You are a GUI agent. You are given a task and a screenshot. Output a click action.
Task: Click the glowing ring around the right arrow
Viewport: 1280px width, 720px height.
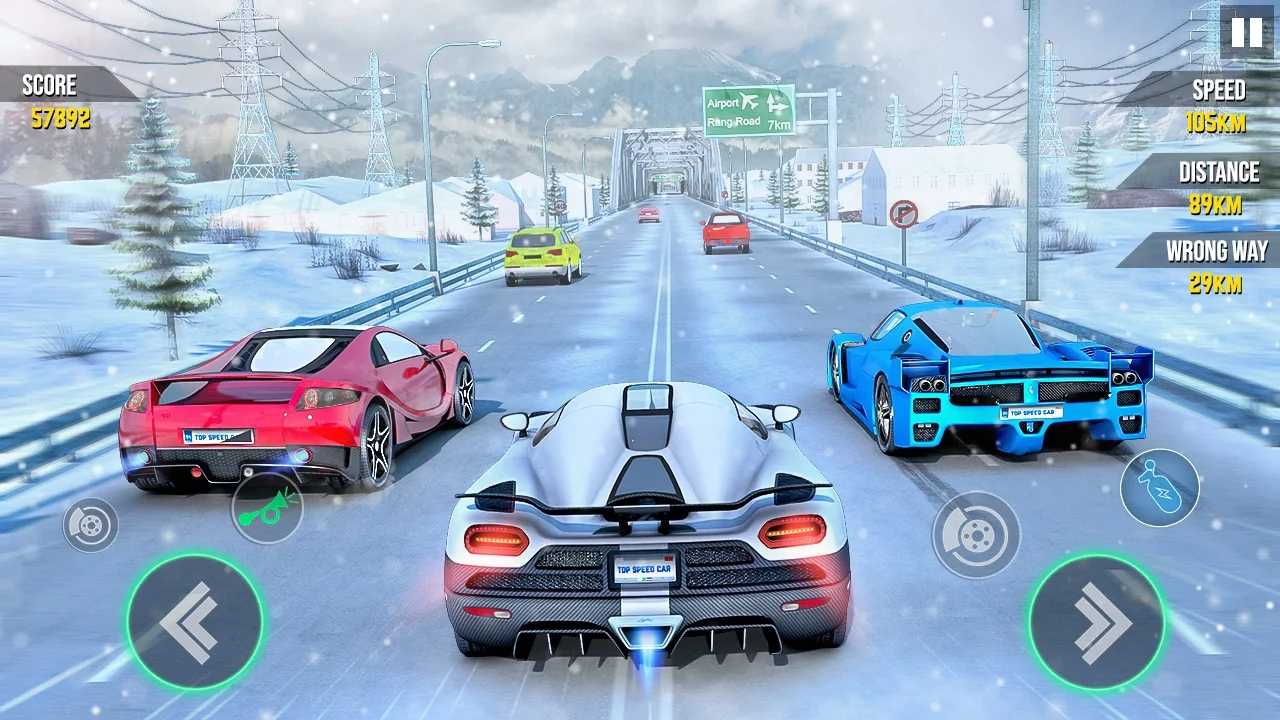pos(1099,562)
